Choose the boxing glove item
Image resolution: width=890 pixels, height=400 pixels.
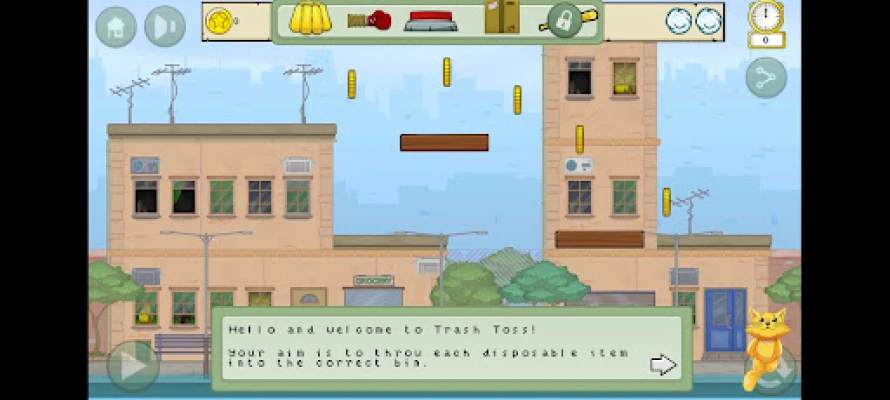(369, 20)
